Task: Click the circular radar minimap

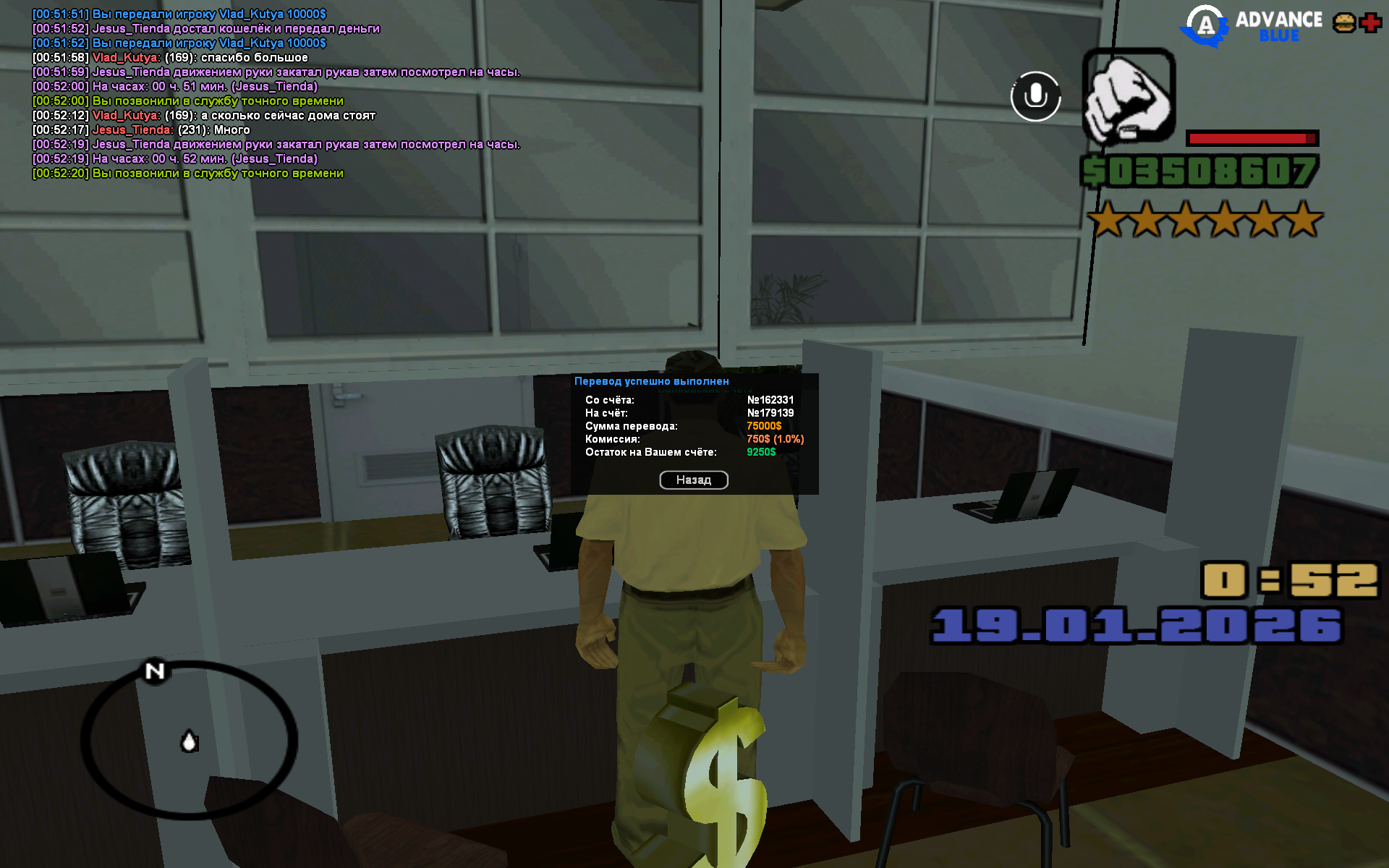Action: pyautogui.click(x=189, y=739)
